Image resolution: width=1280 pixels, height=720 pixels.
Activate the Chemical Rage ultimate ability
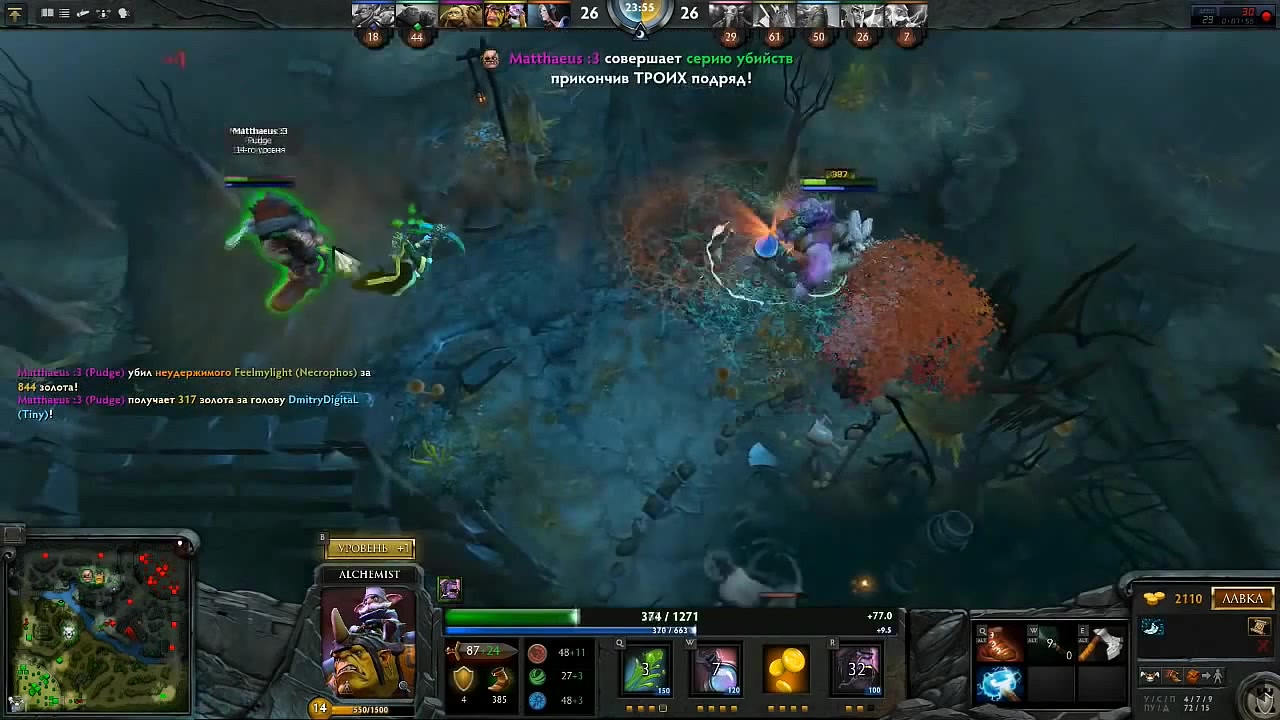(x=857, y=669)
